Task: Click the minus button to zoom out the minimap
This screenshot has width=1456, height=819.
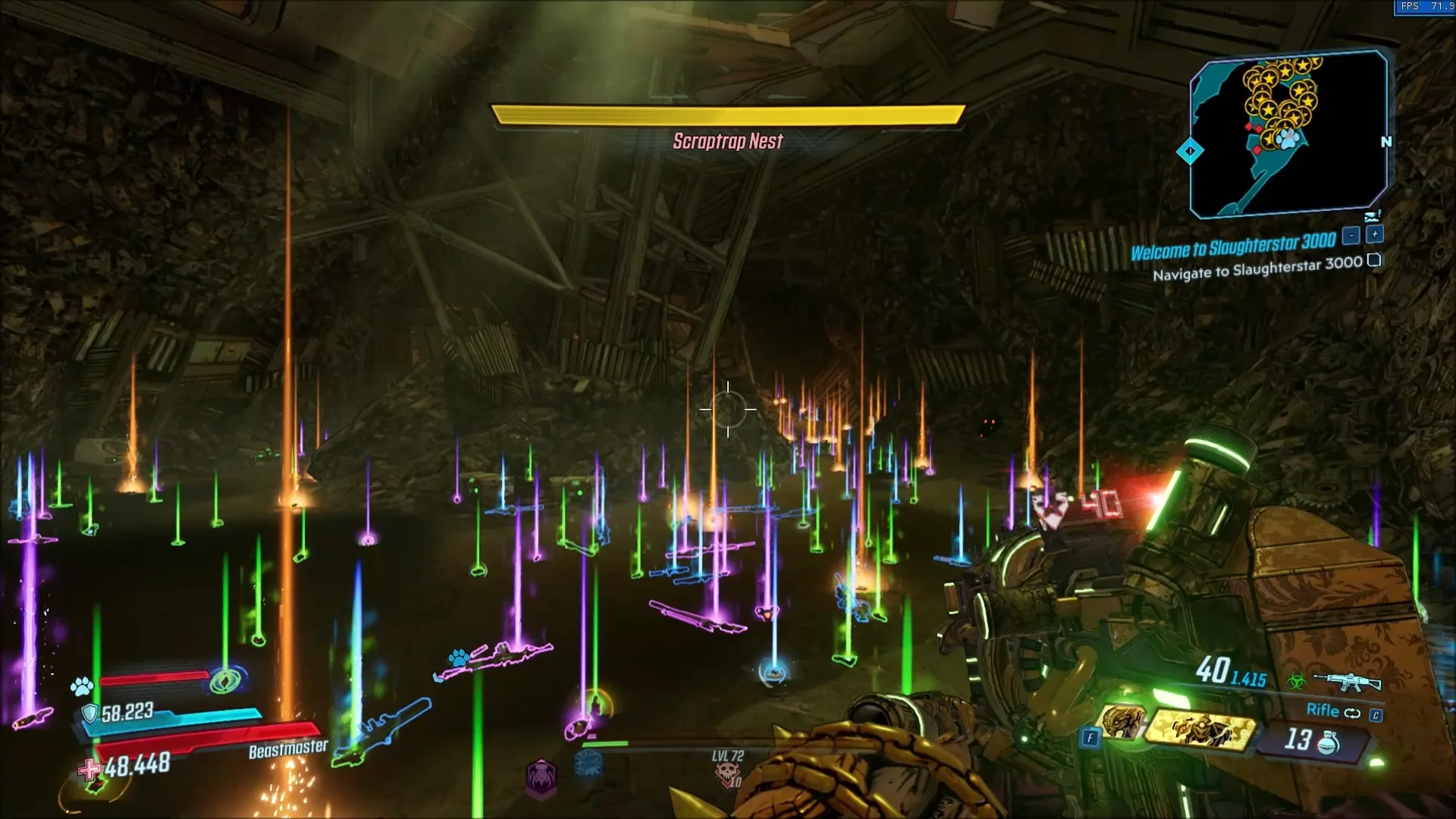Action: [1351, 234]
